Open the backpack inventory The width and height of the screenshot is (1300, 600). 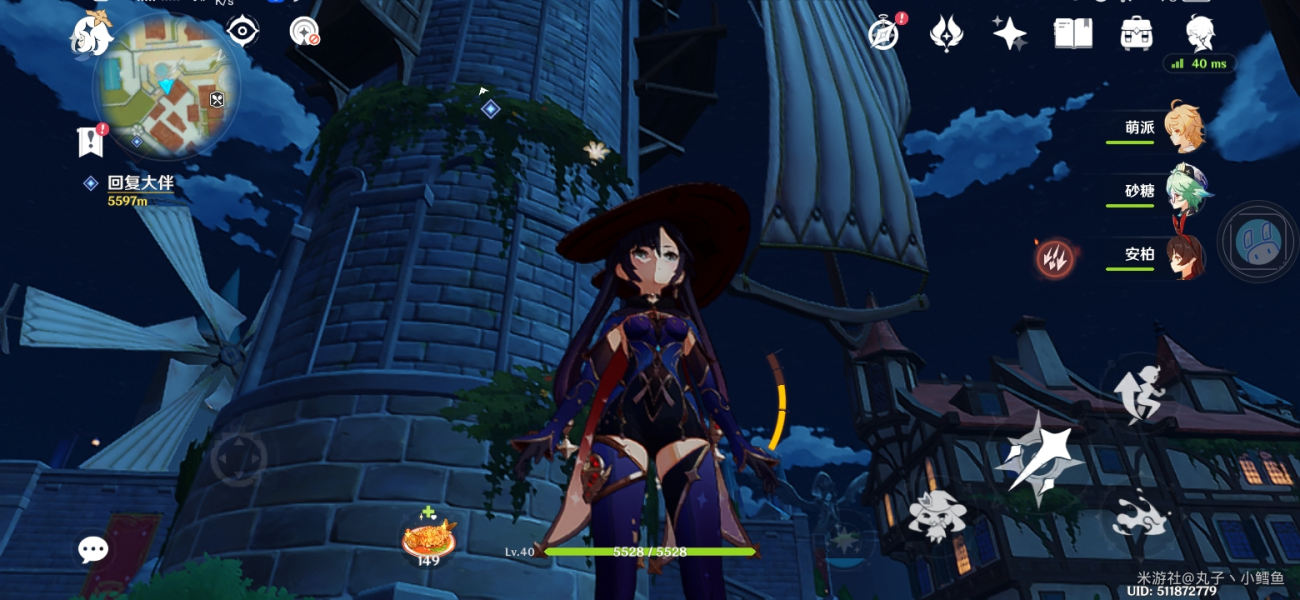coord(1137,33)
